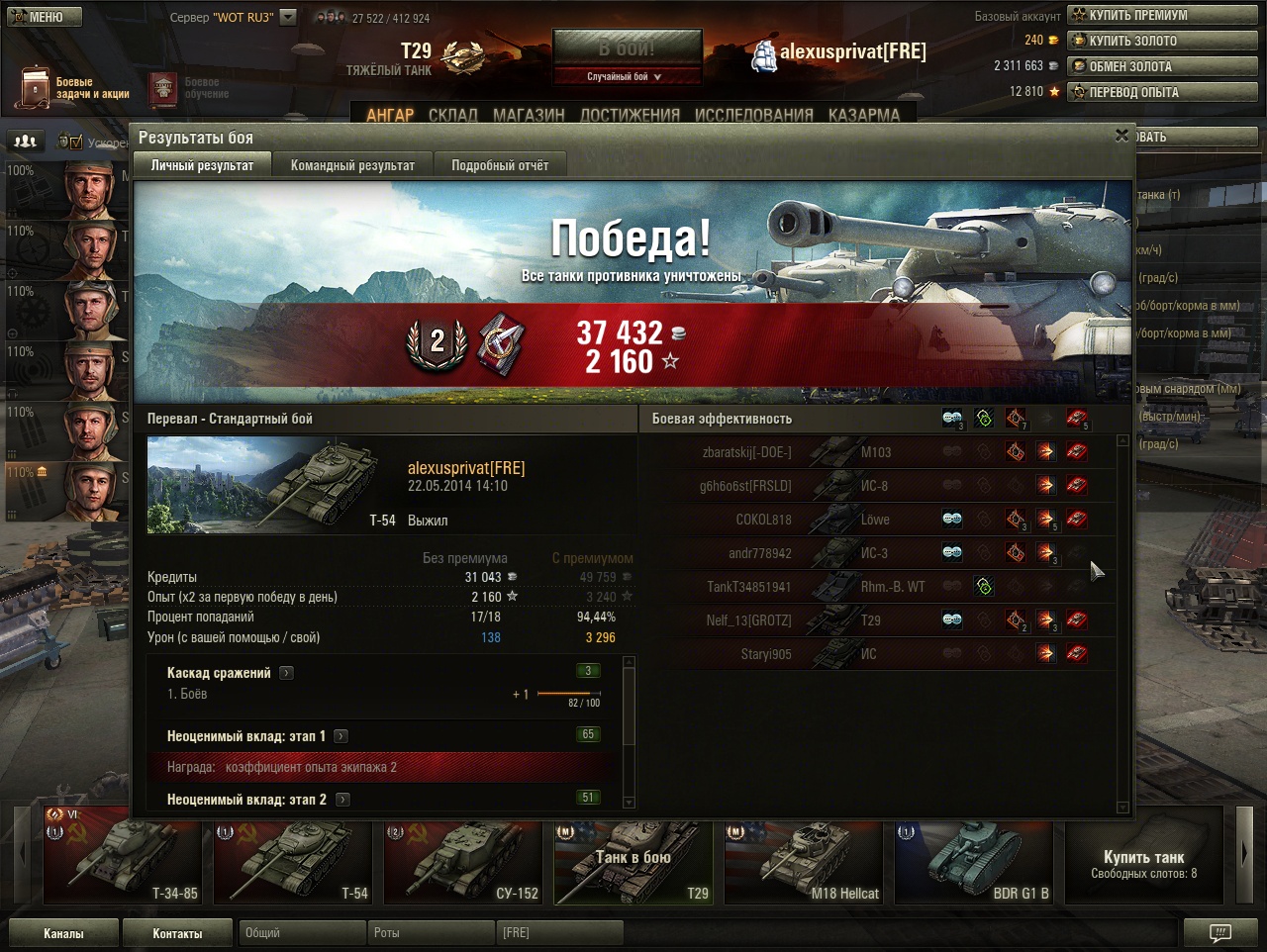Open ПЕРЕВОД ОПЫТА conversion
The height and width of the screenshot is (952, 1267).
pos(1161,93)
